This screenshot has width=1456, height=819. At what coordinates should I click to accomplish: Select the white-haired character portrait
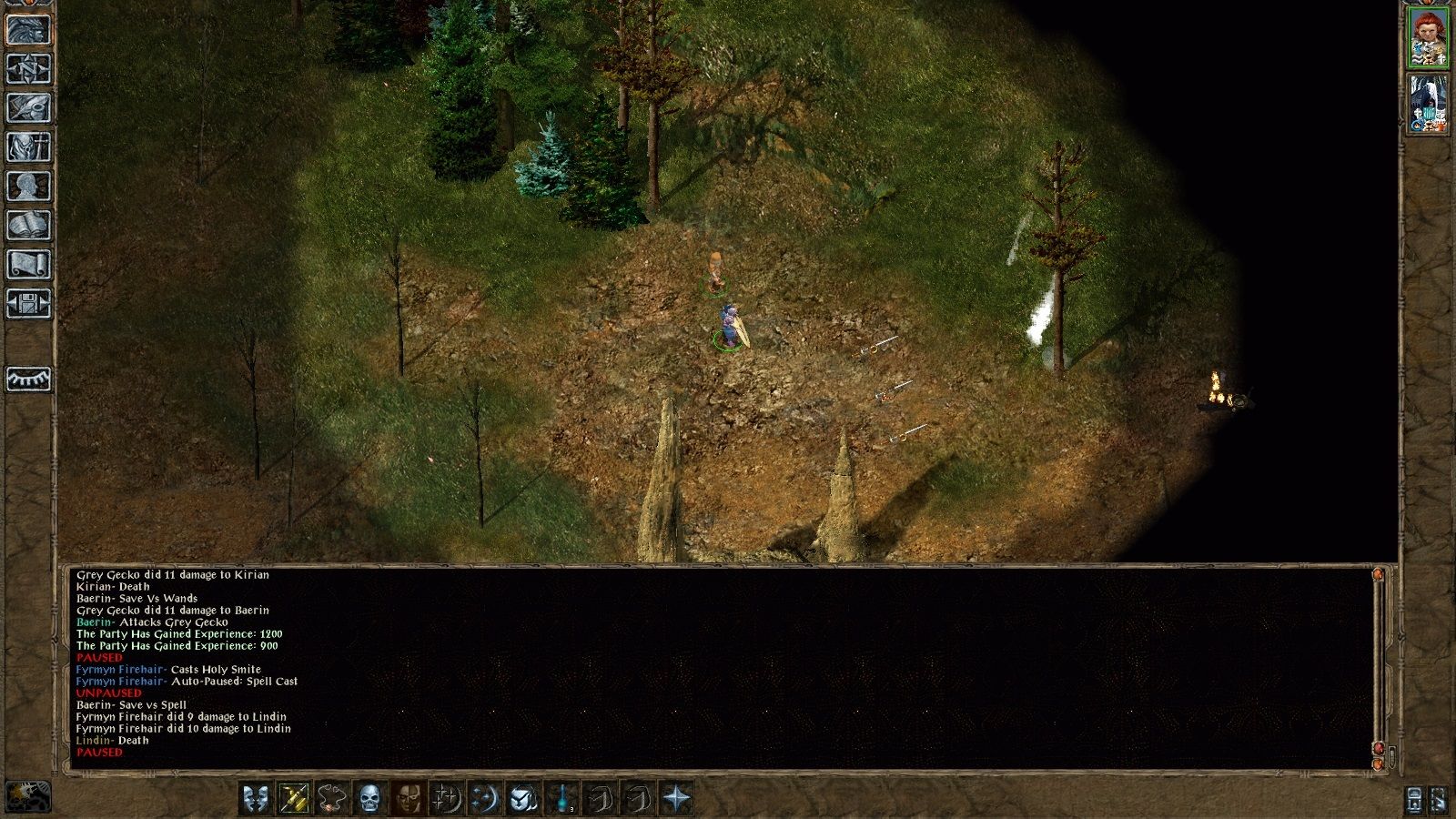point(1428,104)
